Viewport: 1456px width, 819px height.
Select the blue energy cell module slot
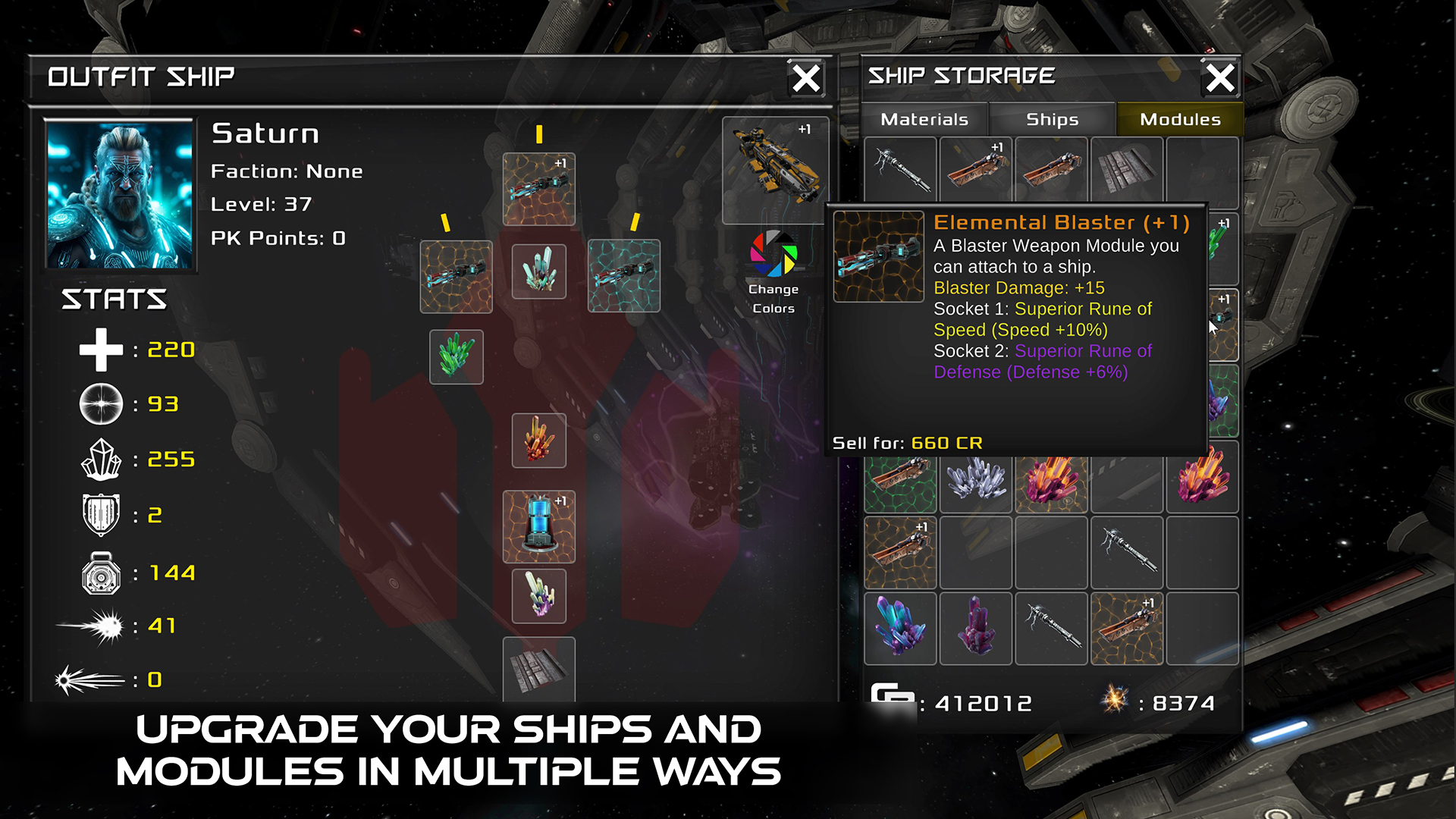[x=539, y=529]
